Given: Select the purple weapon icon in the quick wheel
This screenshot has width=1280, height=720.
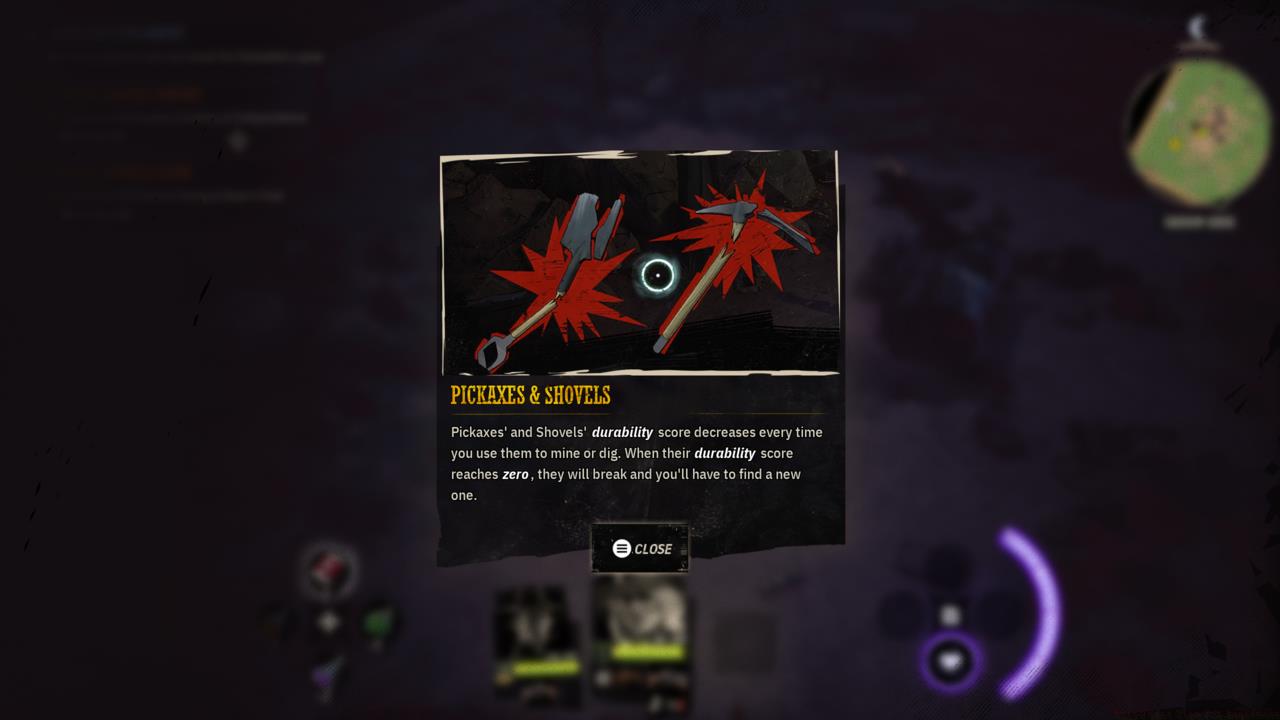Looking at the screenshot, I should (323, 673).
